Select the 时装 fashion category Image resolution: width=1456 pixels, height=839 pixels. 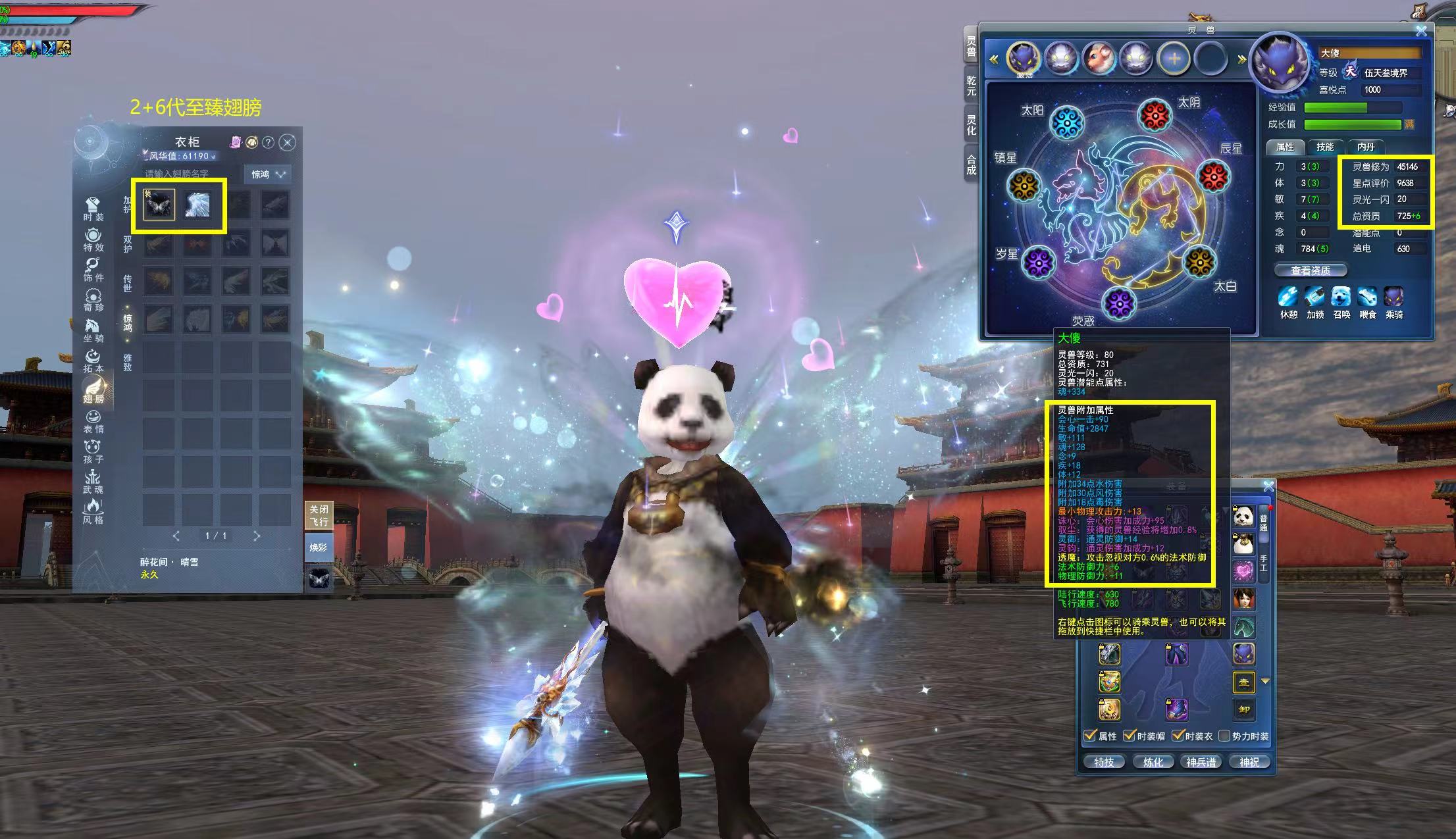[93, 209]
